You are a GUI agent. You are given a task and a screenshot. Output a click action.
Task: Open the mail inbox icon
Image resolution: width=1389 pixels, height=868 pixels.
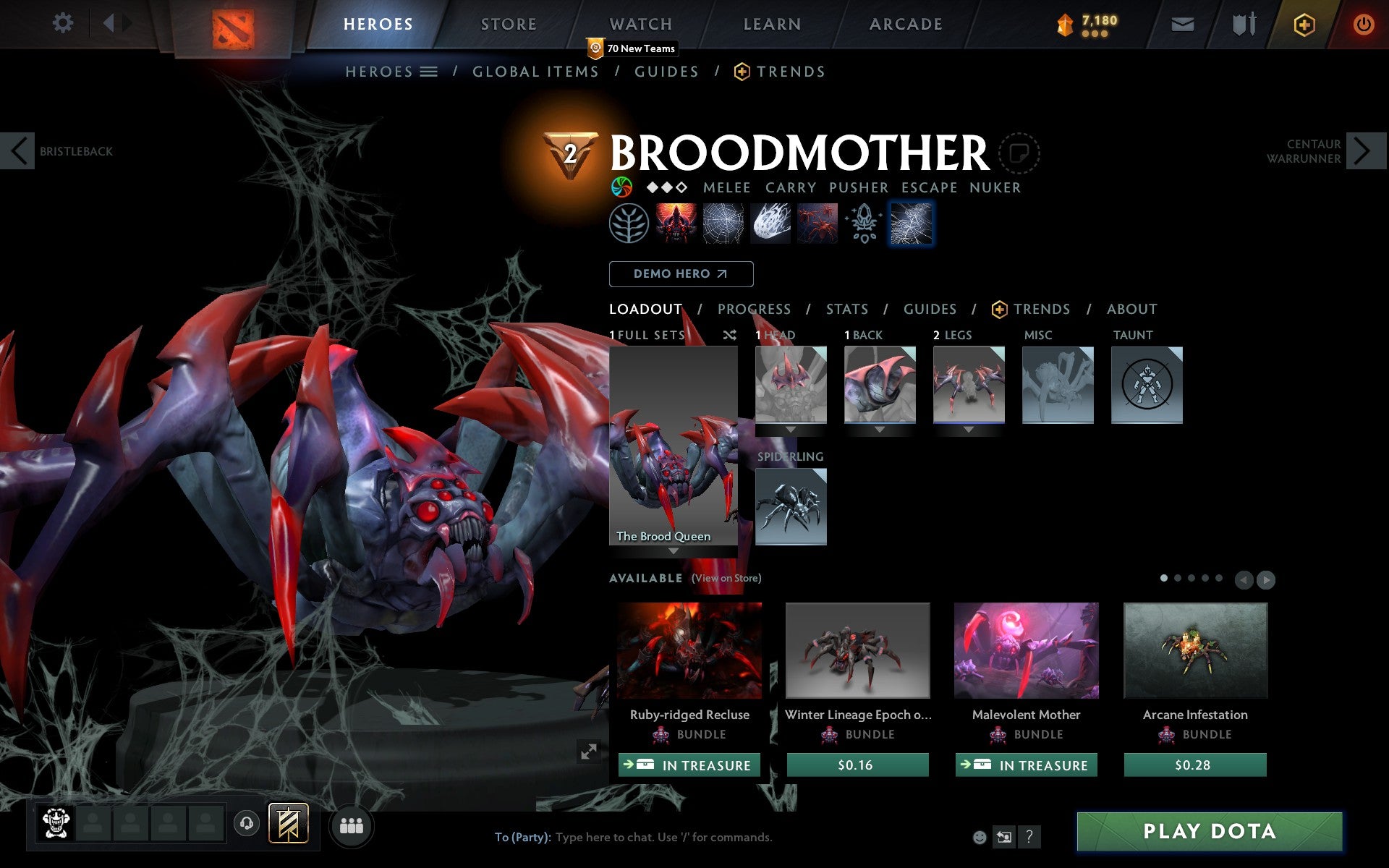pyautogui.click(x=1182, y=23)
